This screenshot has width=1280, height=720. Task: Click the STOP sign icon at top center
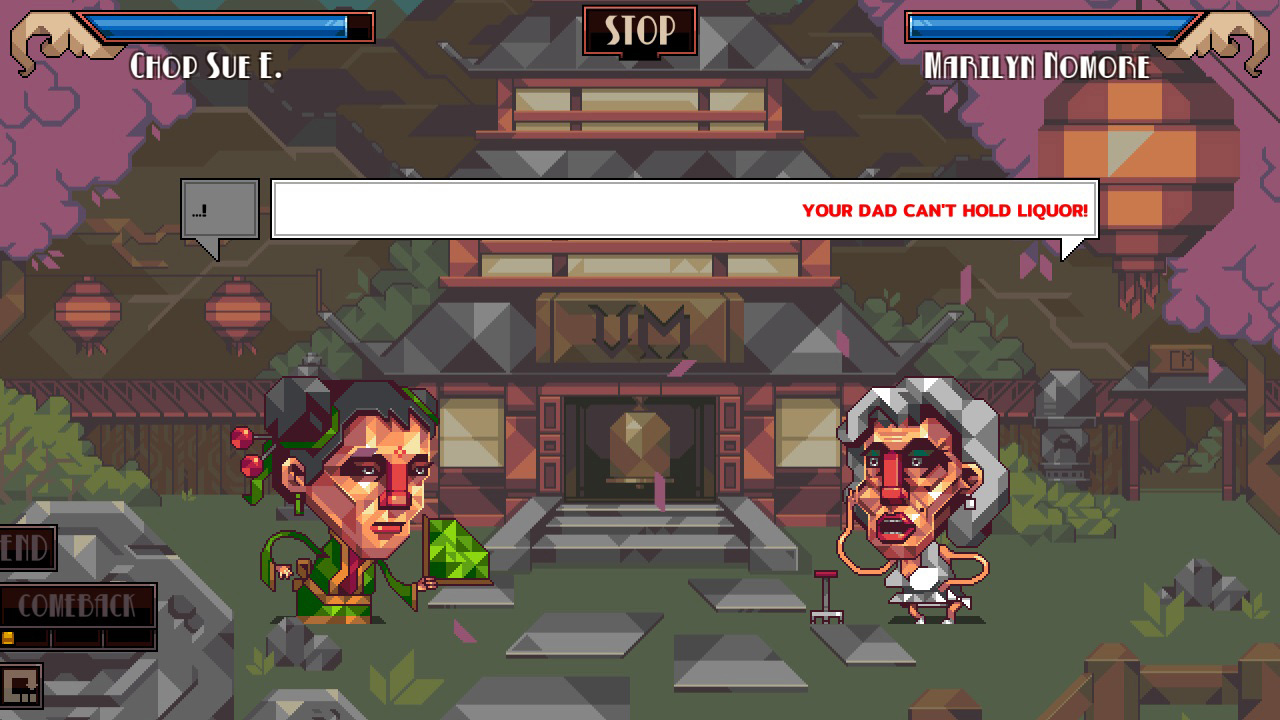[x=640, y=30]
